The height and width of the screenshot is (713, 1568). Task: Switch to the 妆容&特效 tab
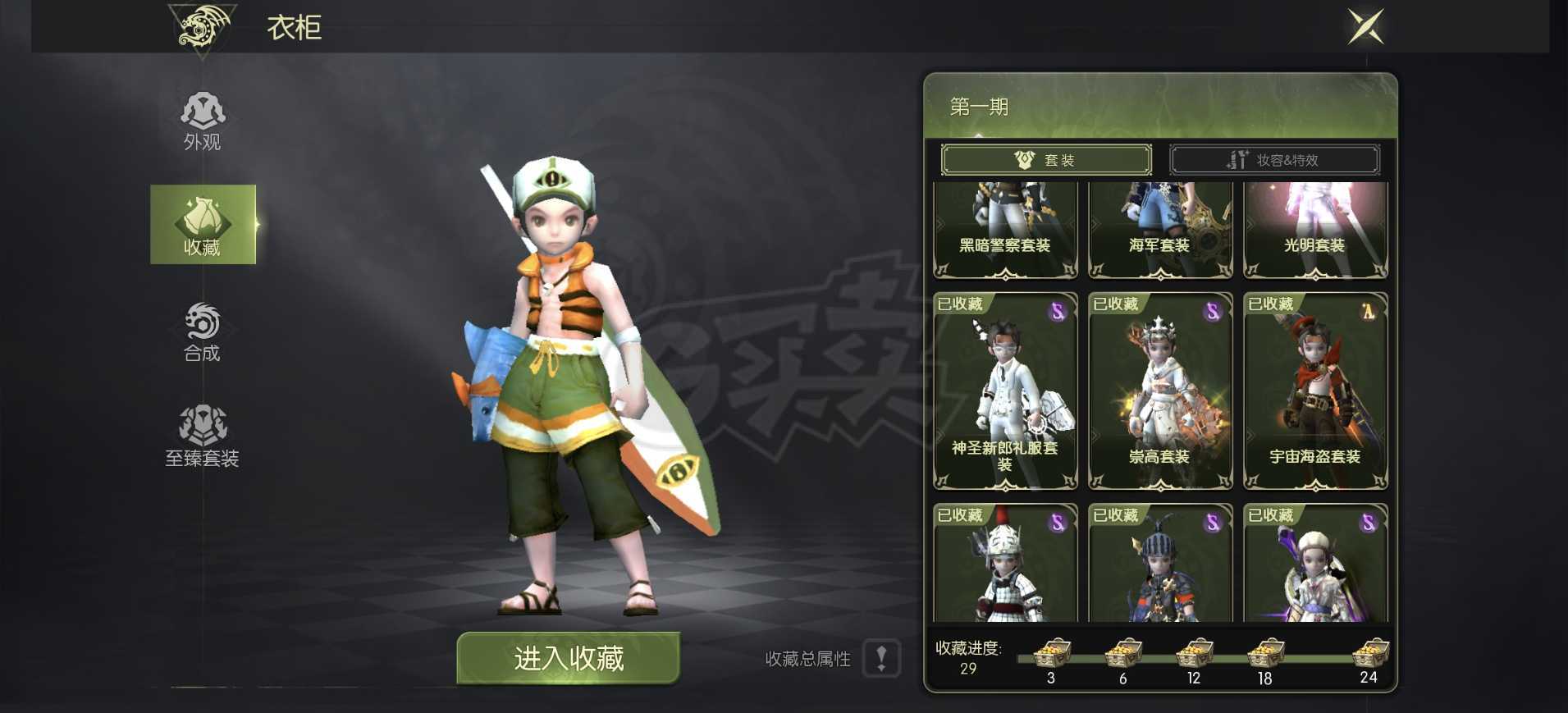1274,159
